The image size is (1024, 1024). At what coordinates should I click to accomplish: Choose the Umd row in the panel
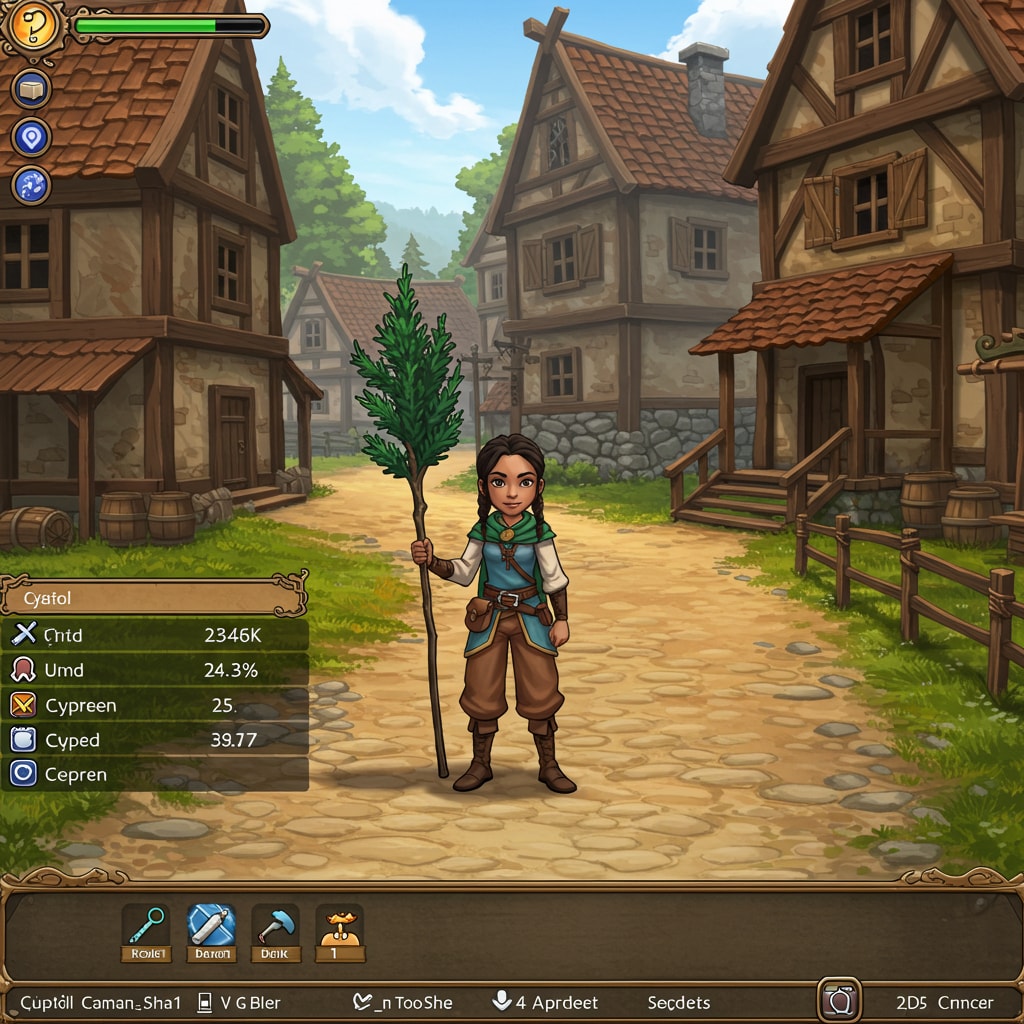click(x=154, y=670)
